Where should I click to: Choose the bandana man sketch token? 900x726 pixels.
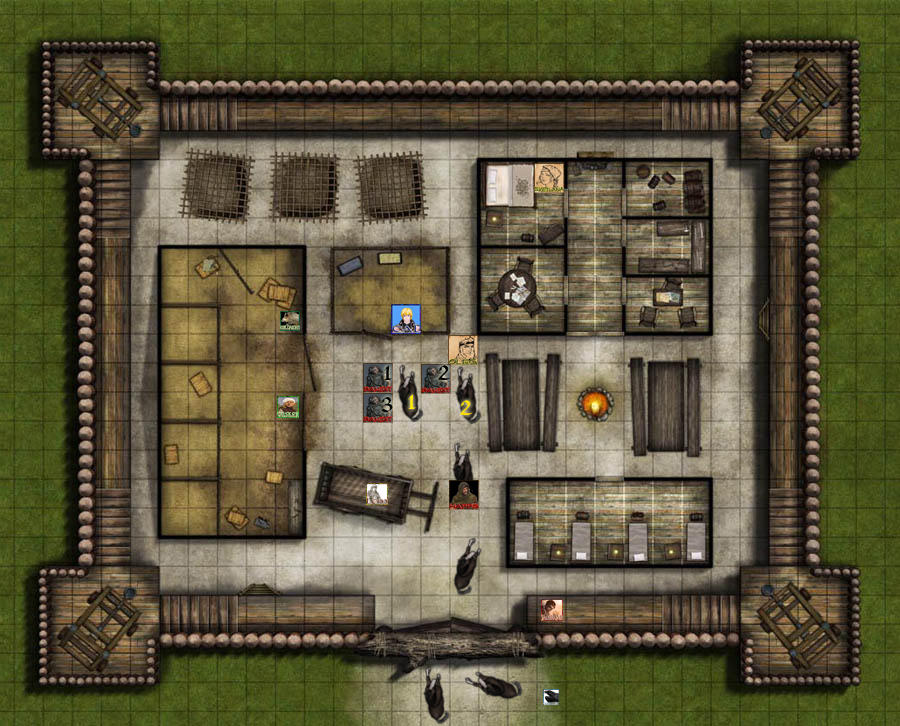(x=462, y=349)
